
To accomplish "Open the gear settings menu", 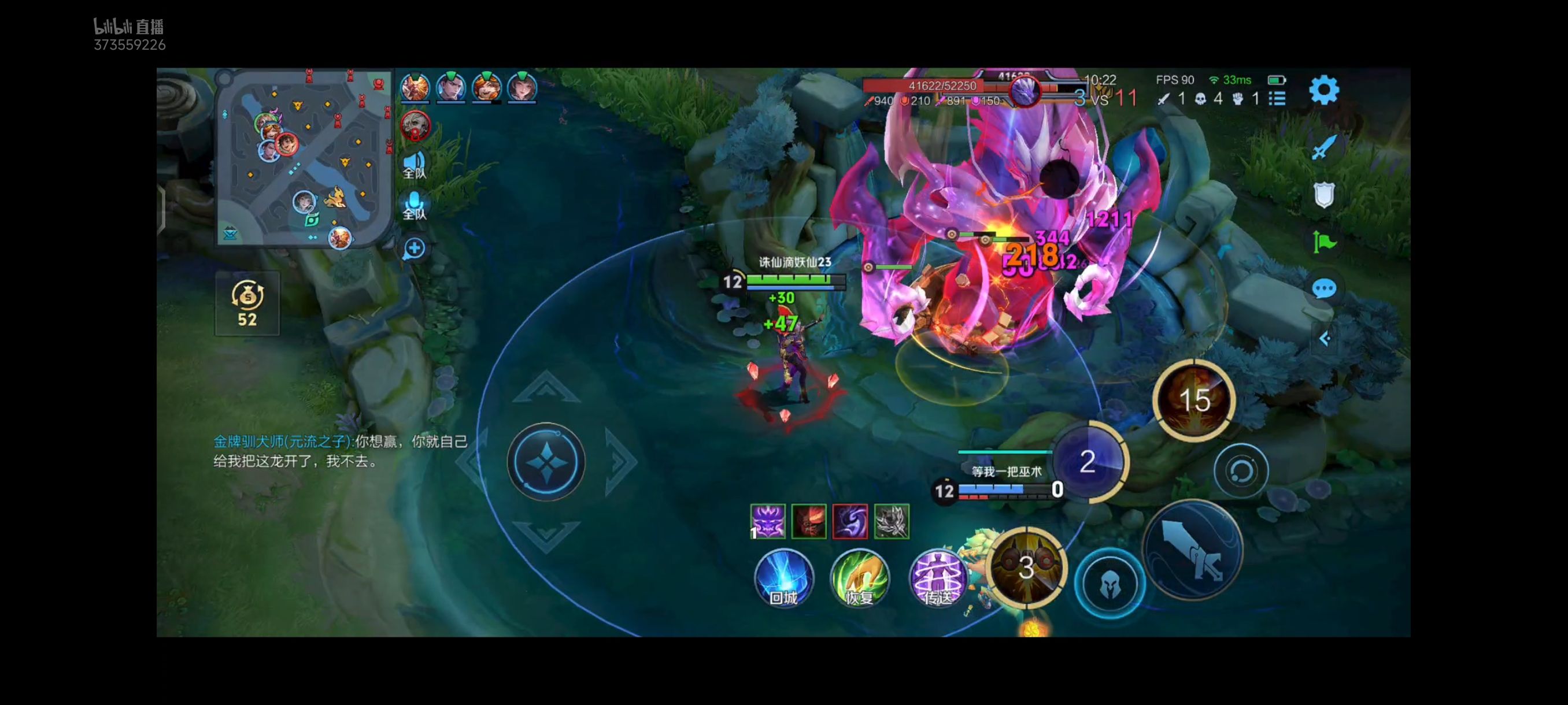I will [1324, 91].
